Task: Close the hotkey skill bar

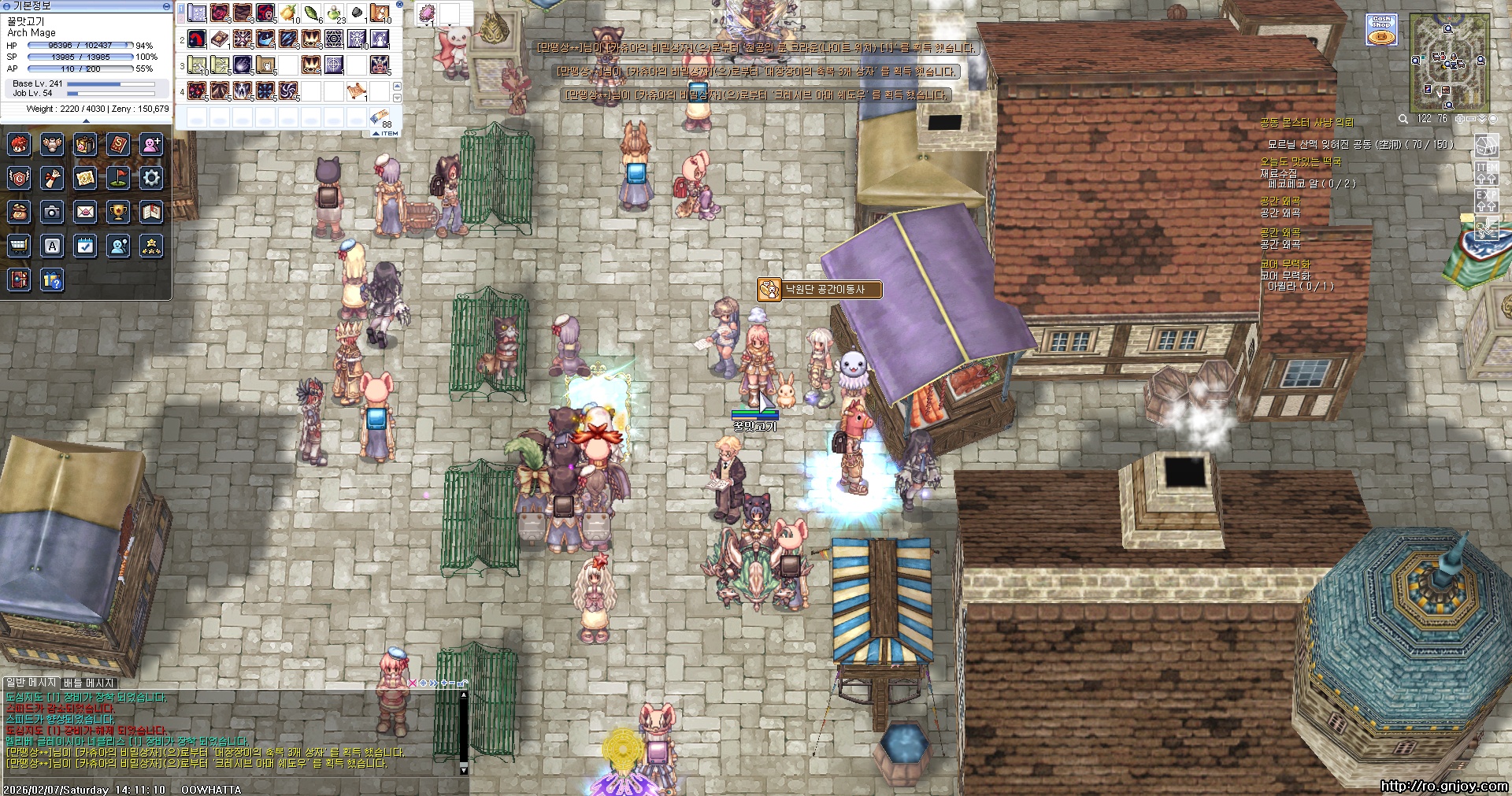Action: coord(399,5)
